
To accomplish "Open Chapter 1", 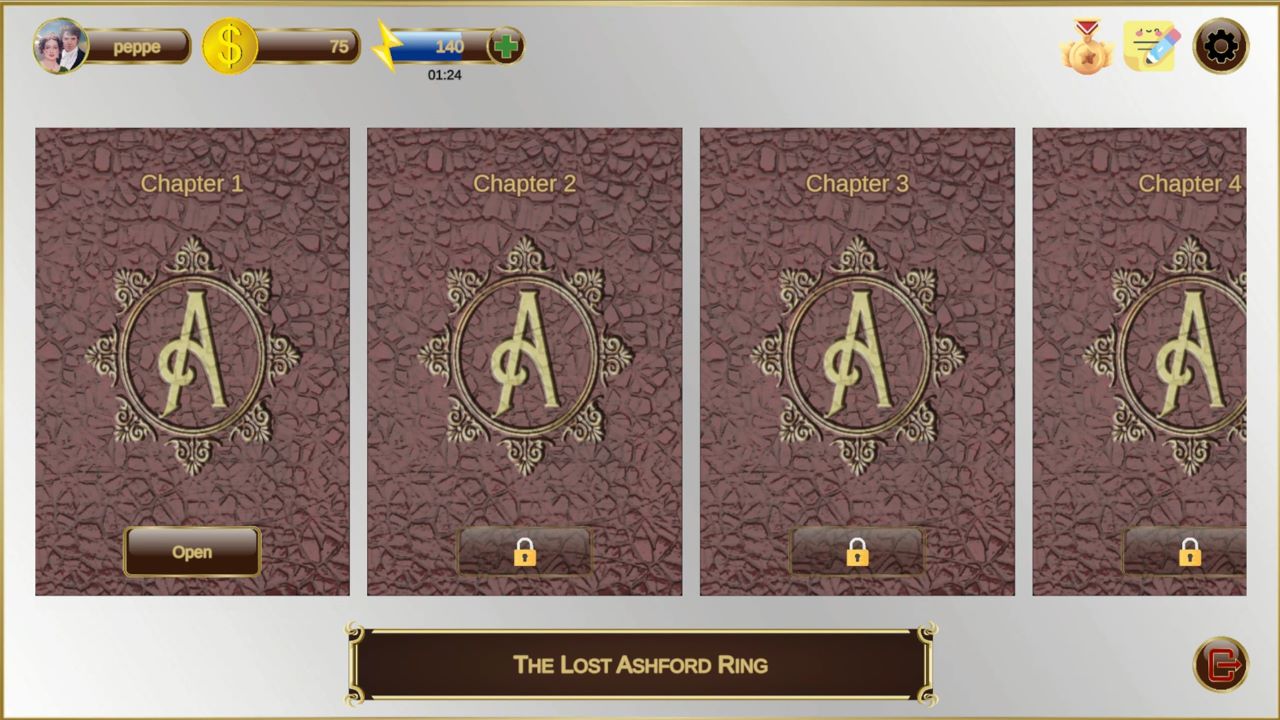I will tap(192, 552).
